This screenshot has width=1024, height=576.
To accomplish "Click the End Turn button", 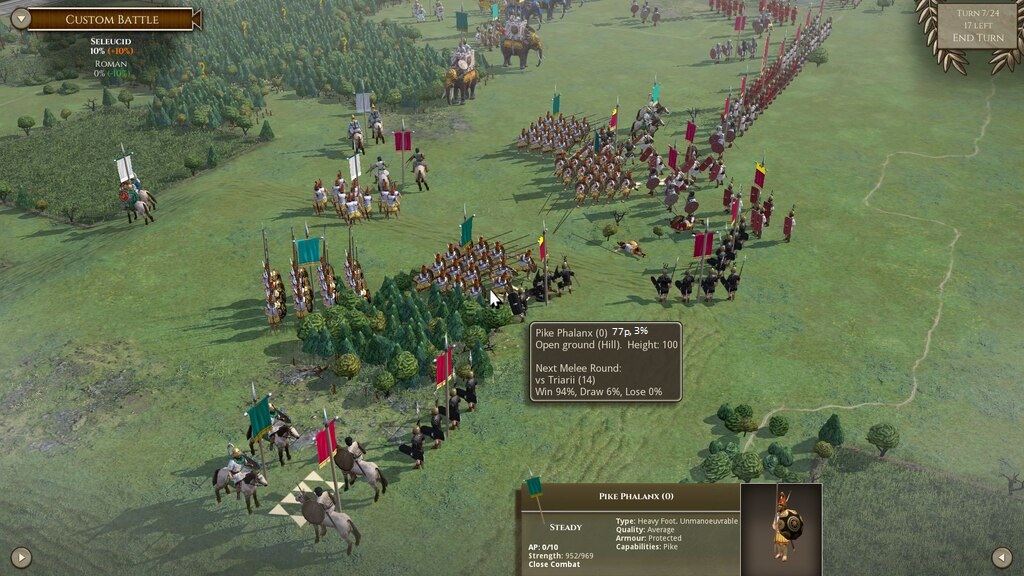I will coord(977,38).
